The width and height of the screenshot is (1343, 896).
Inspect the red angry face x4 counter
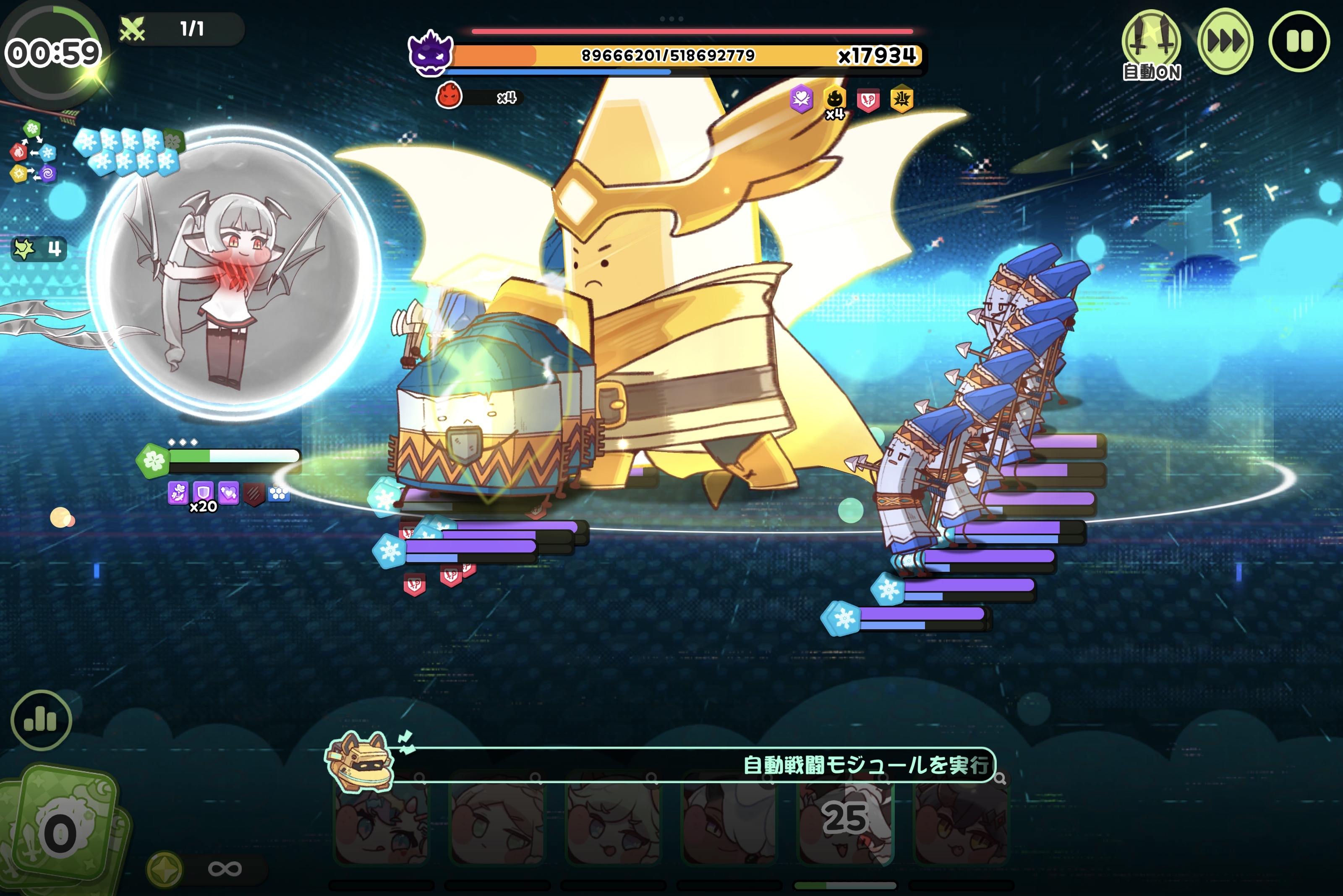449,96
